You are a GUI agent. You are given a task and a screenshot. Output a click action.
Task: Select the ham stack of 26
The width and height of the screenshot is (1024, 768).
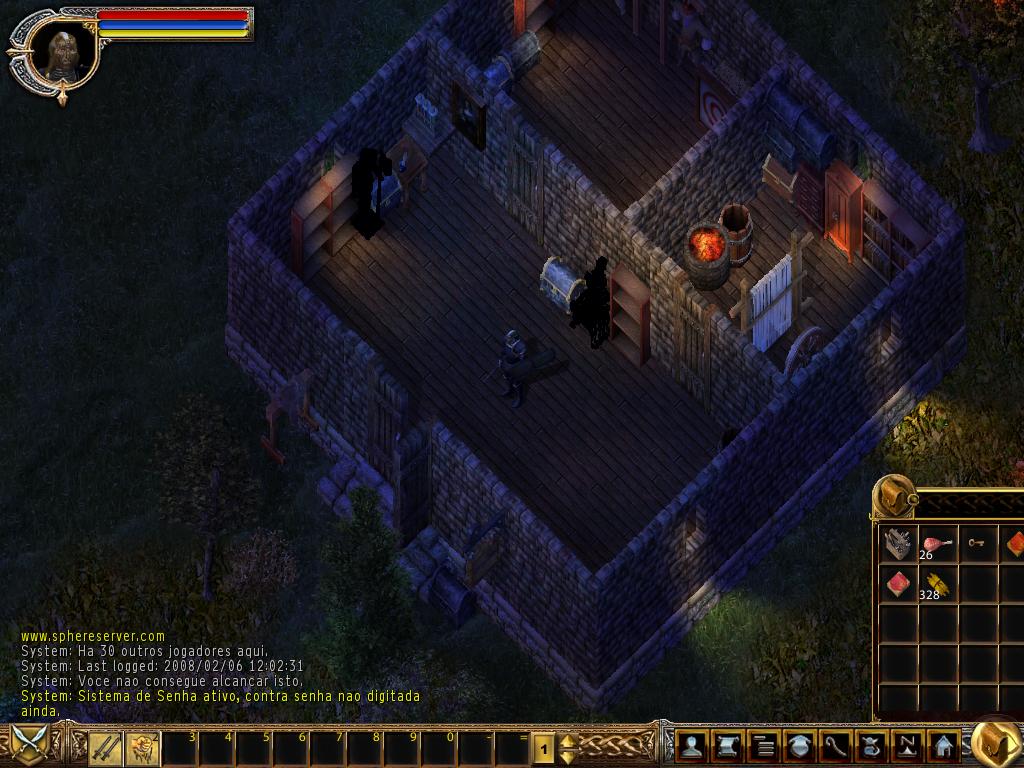(x=937, y=543)
